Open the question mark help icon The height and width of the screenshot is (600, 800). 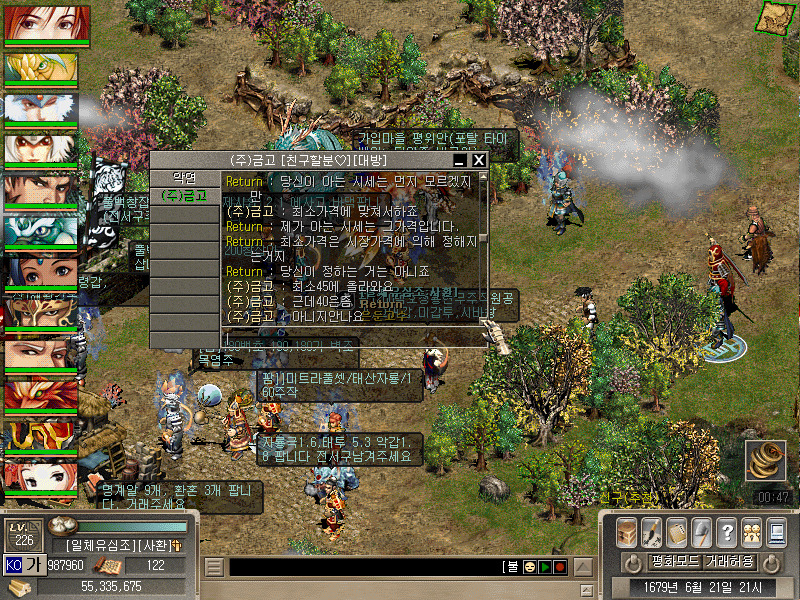coord(727,532)
